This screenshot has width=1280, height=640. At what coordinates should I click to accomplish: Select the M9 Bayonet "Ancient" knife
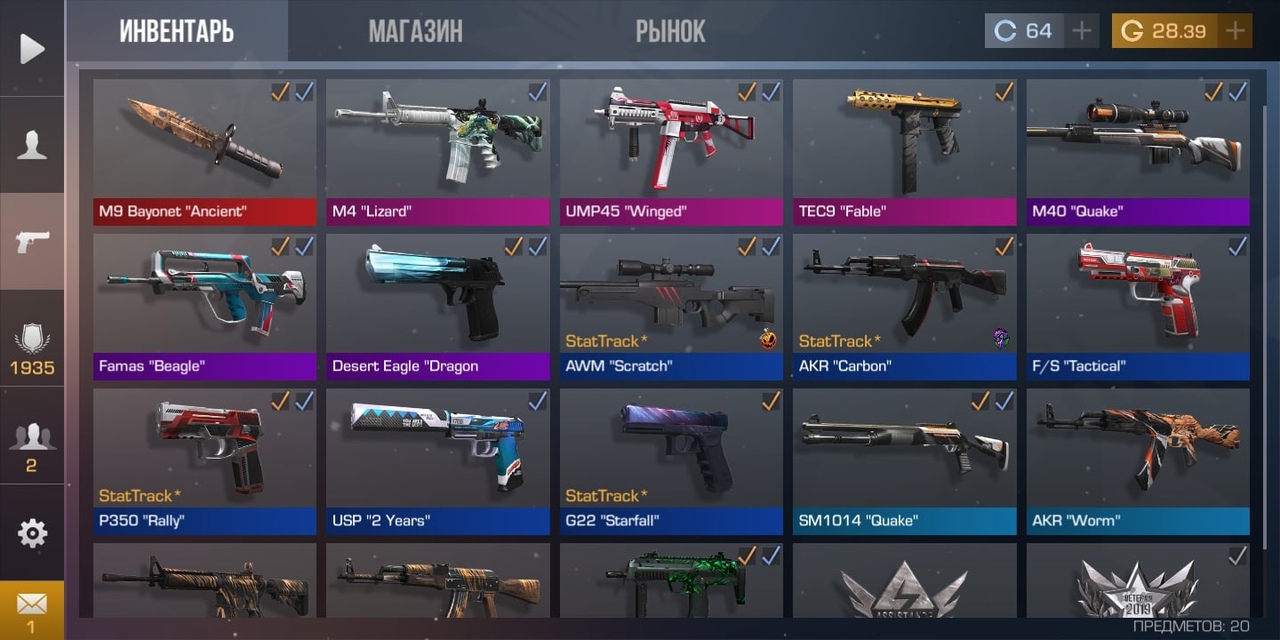[x=204, y=150]
